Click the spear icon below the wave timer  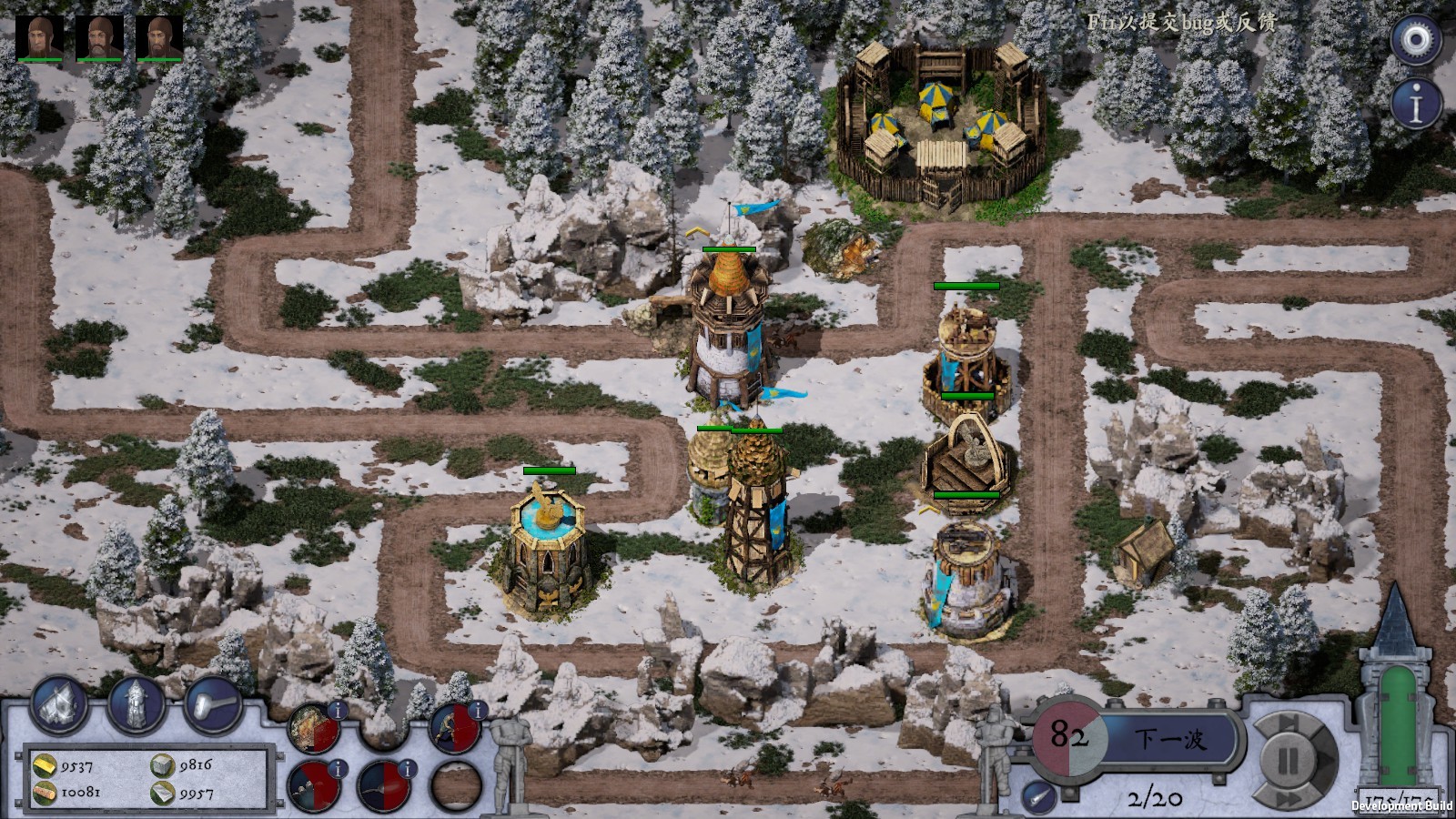(1038, 797)
